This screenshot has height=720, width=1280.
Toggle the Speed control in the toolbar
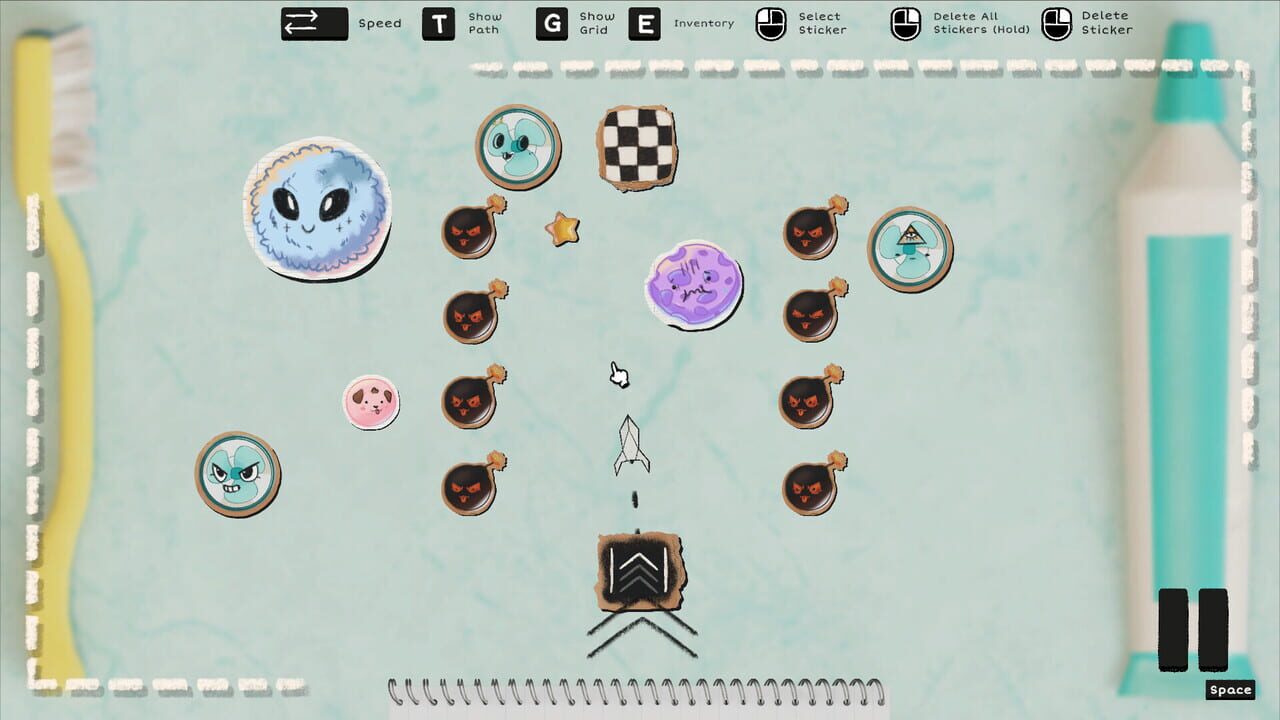tap(313, 22)
